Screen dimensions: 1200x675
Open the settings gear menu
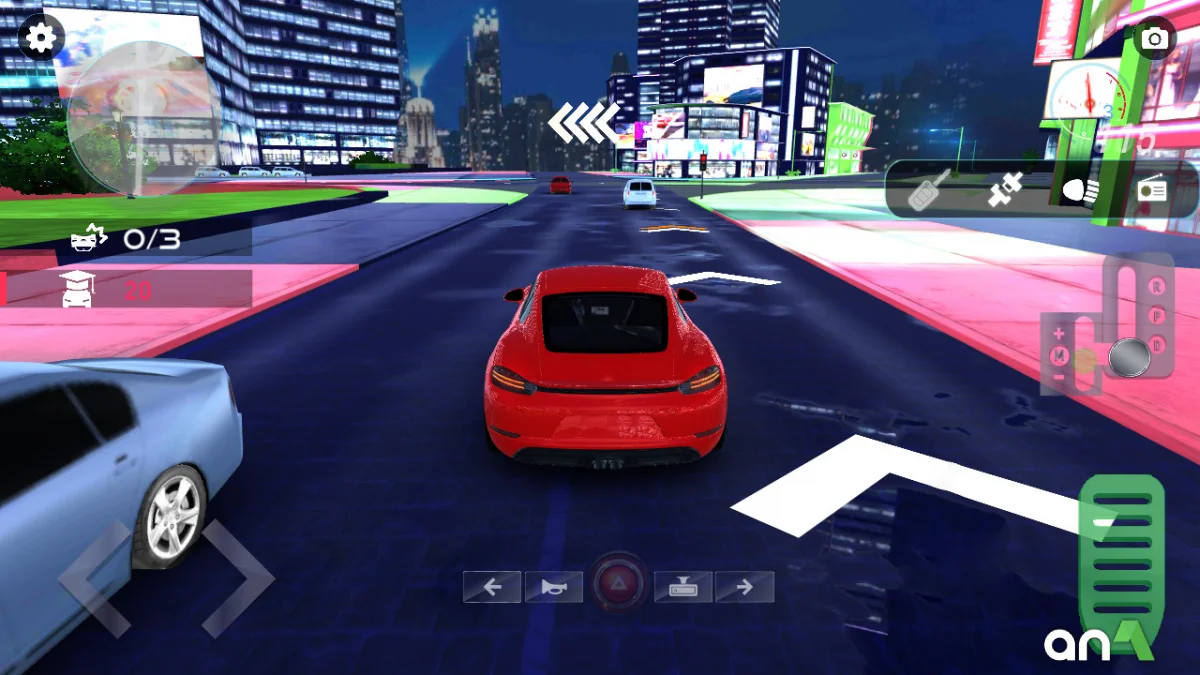pyautogui.click(x=40, y=39)
